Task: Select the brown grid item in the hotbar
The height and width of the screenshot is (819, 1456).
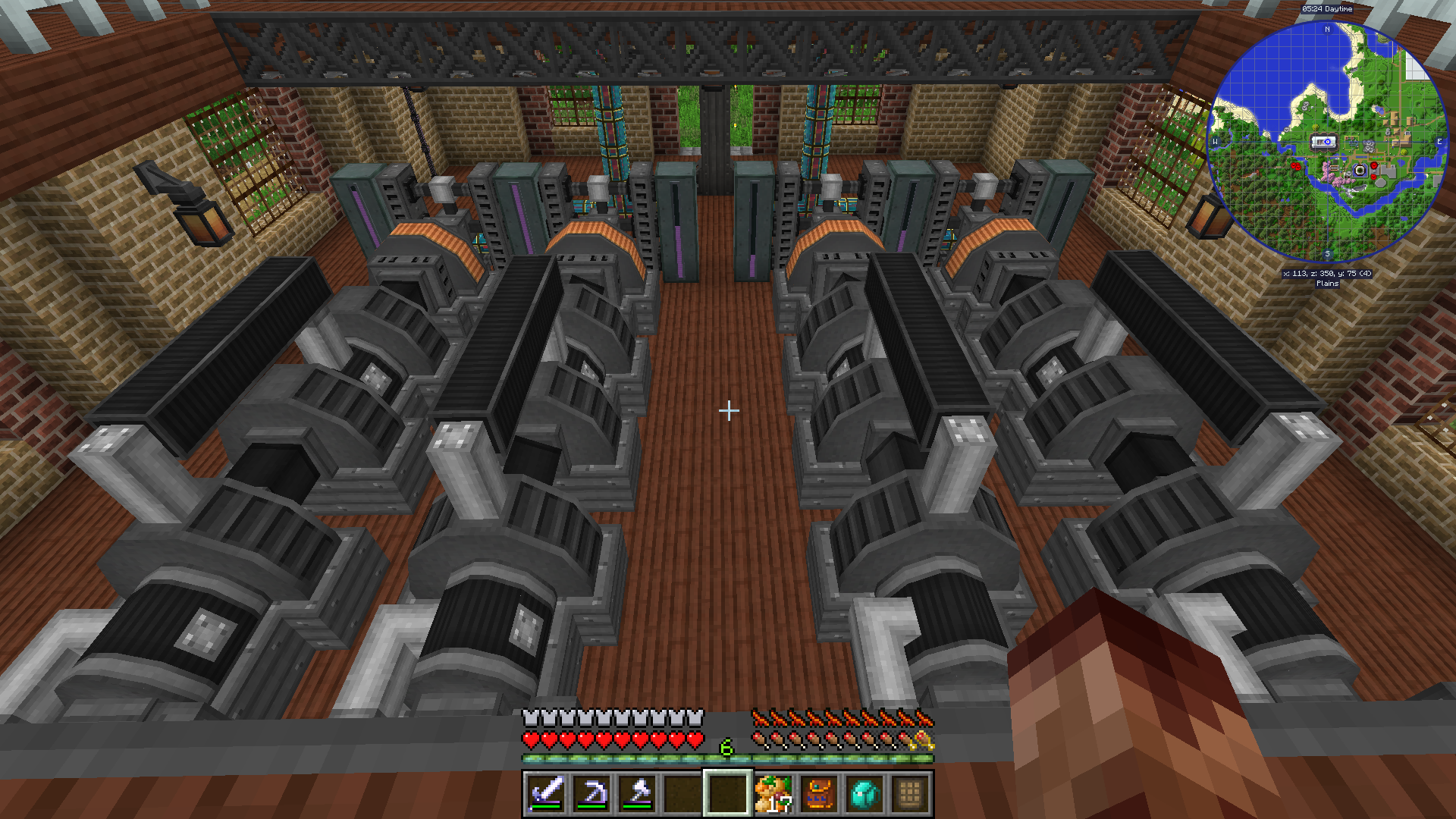Action: pyautogui.click(x=910, y=793)
